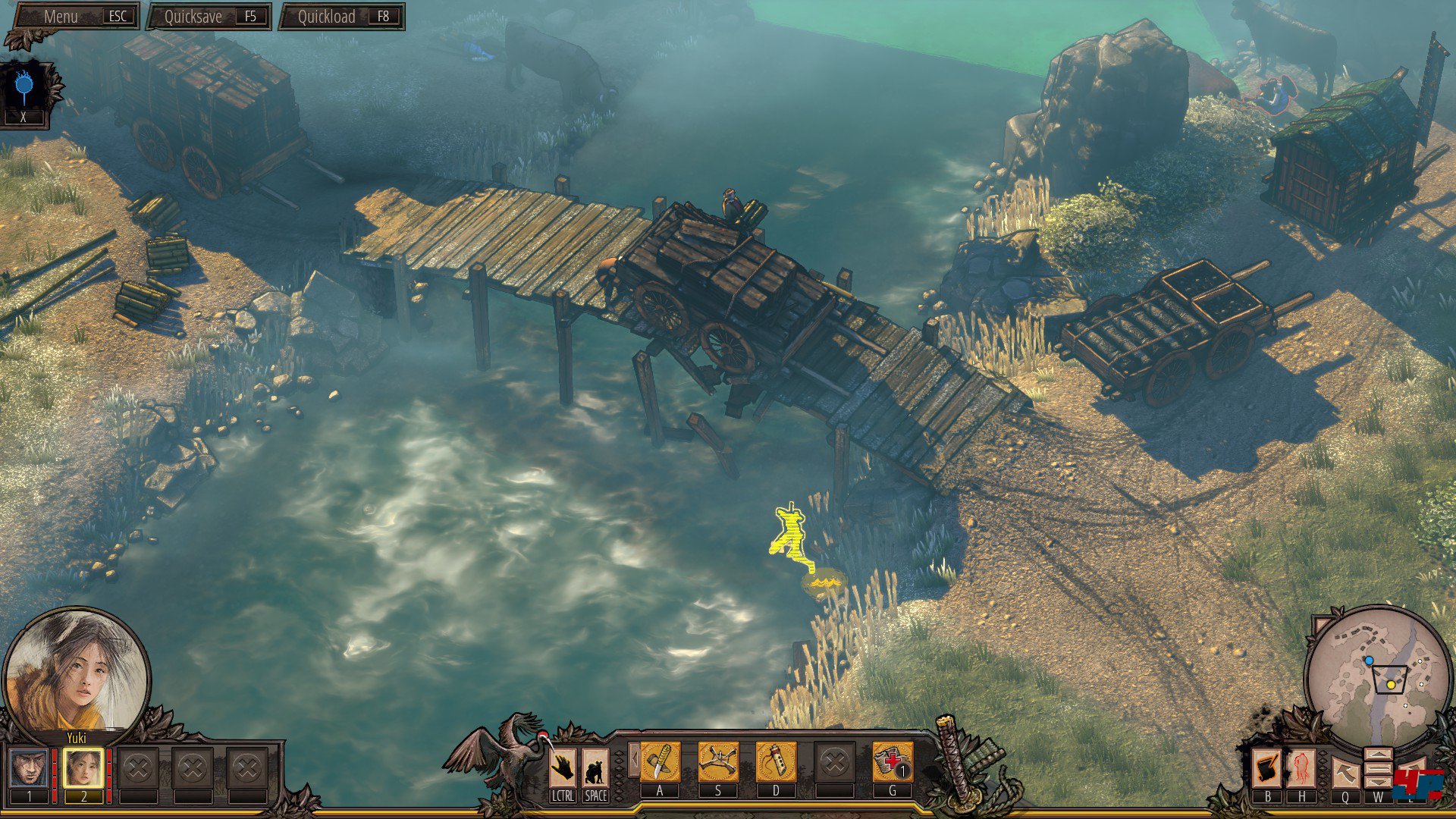1456x819 pixels.
Task: Use the medical bandage item
Action: tap(892, 761)
